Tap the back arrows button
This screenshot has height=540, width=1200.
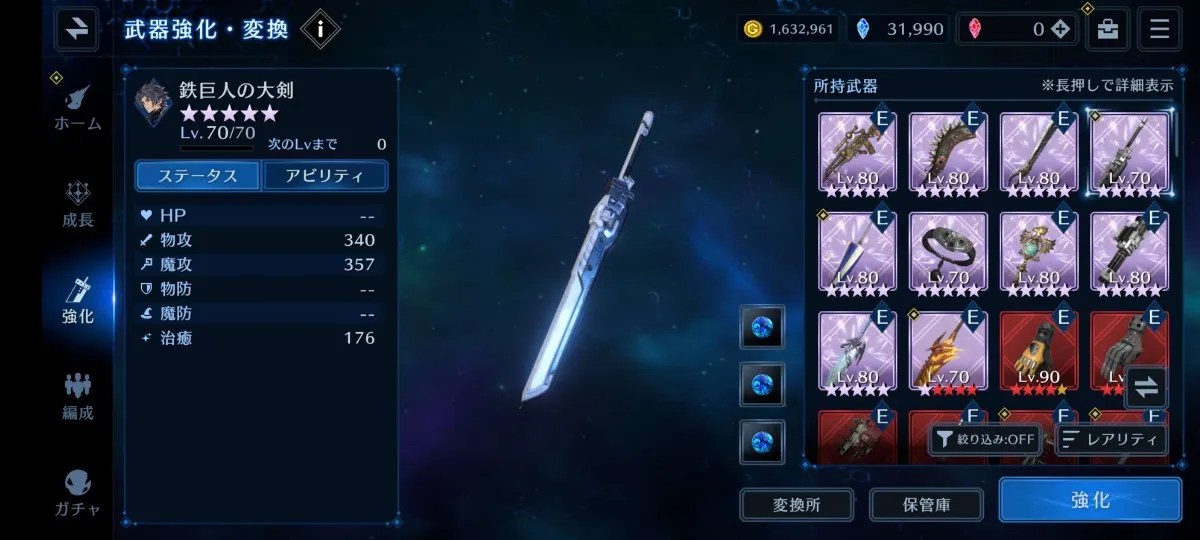(x=76, y=29)
